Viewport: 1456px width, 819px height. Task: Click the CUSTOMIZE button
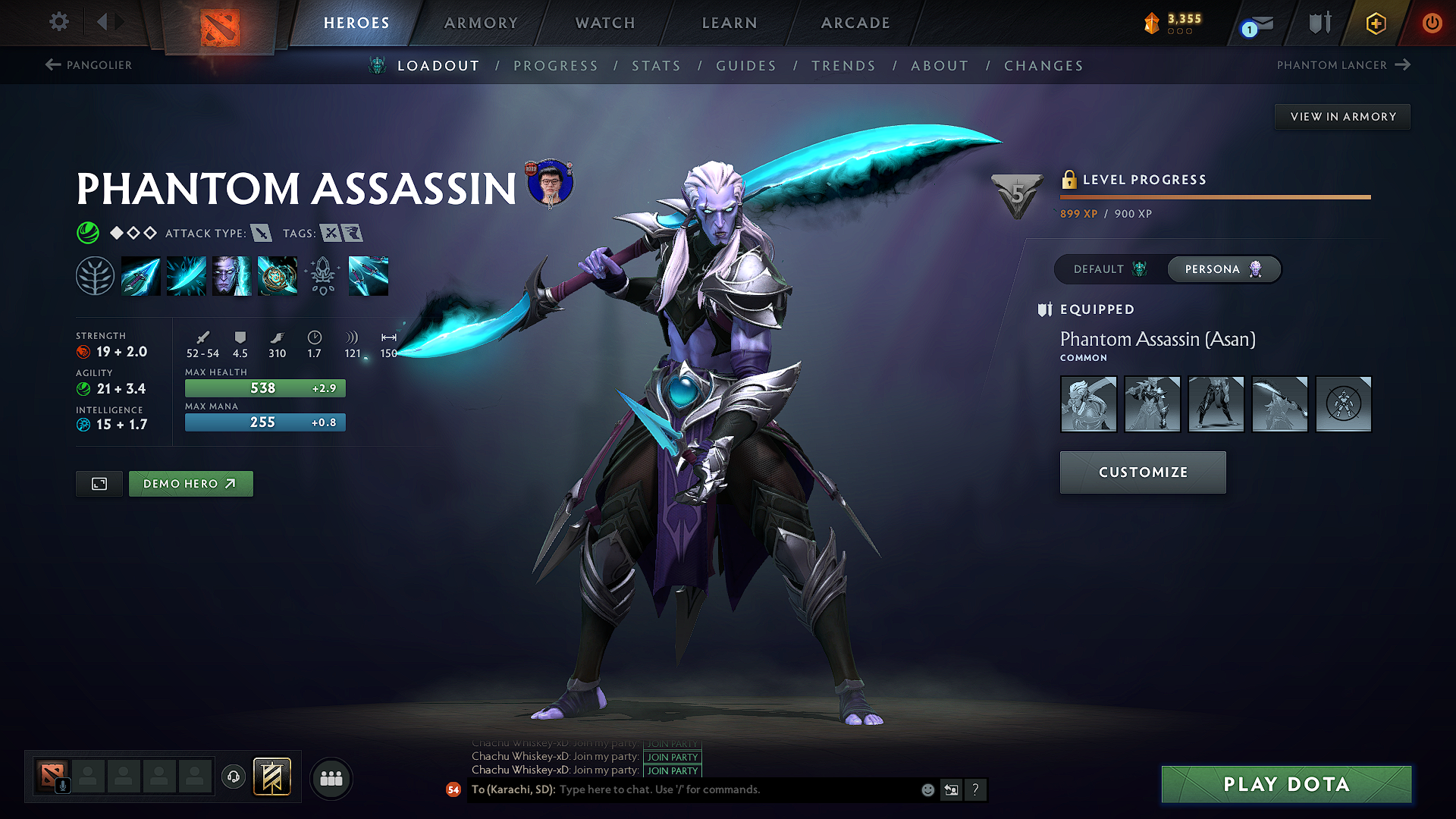(1142, 472)
